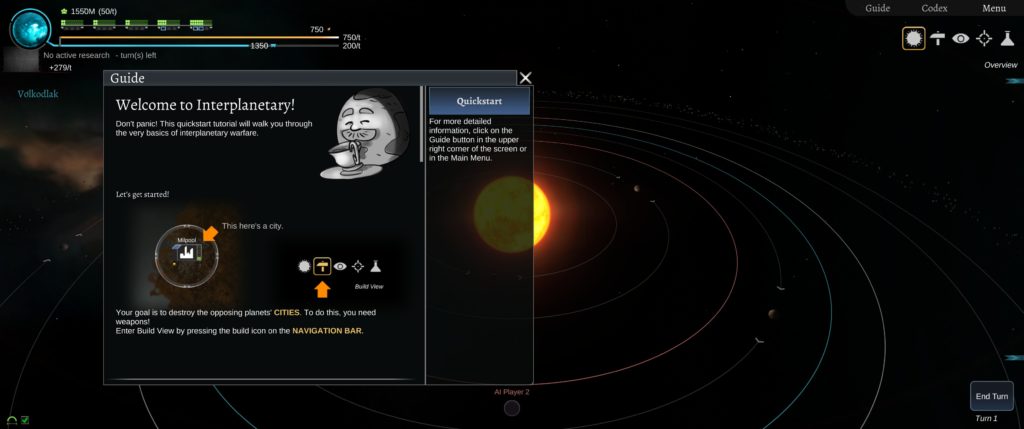The image size is (1024, 429).
Task: Click the guide text scrollbar
Action: tap(421, 124)
